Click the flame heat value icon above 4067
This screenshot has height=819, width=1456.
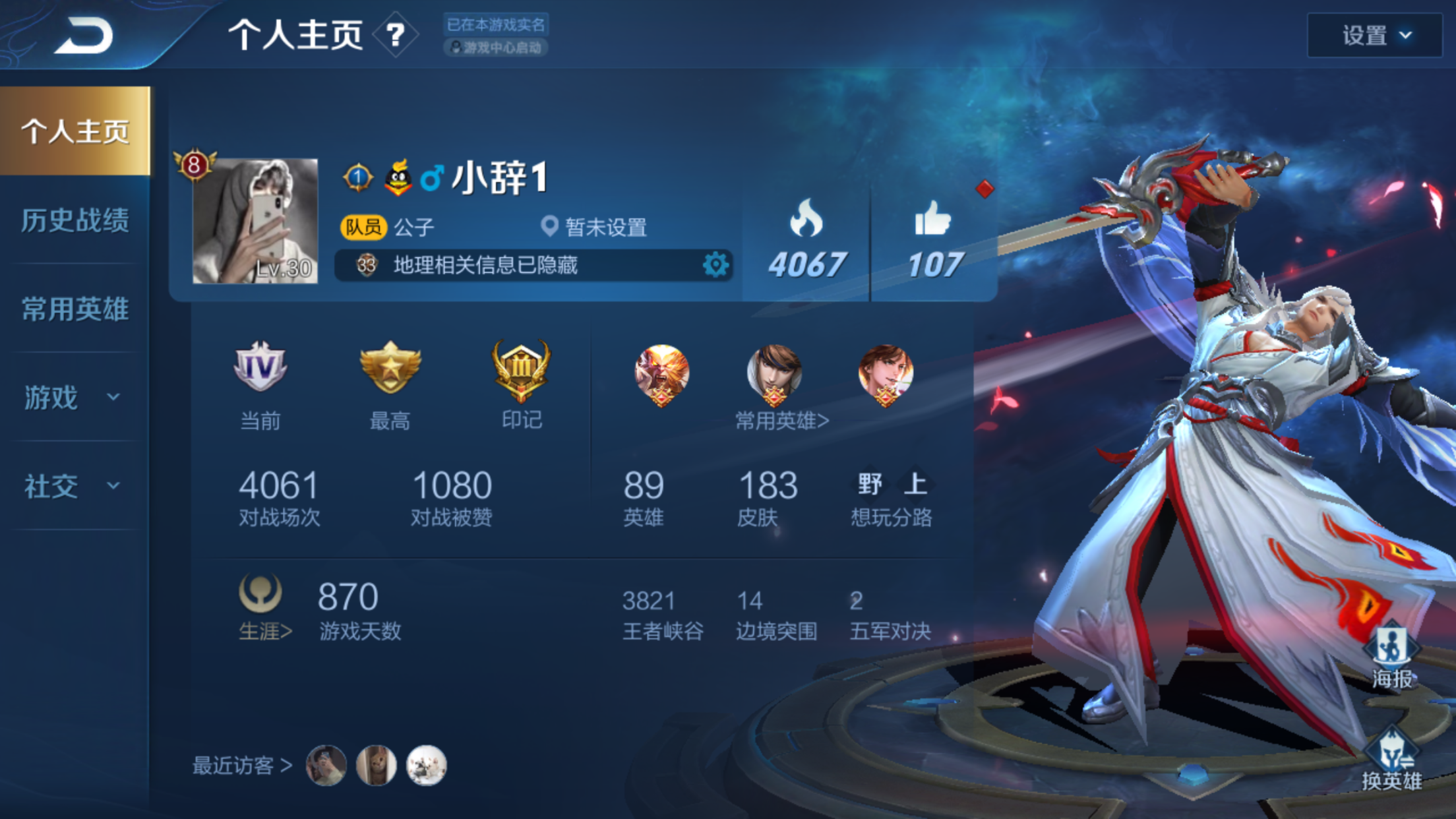(806, 218)
